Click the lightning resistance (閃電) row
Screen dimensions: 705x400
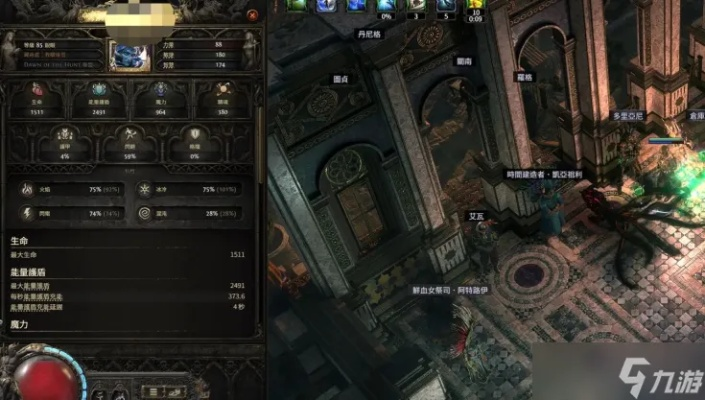pos(68,213)
